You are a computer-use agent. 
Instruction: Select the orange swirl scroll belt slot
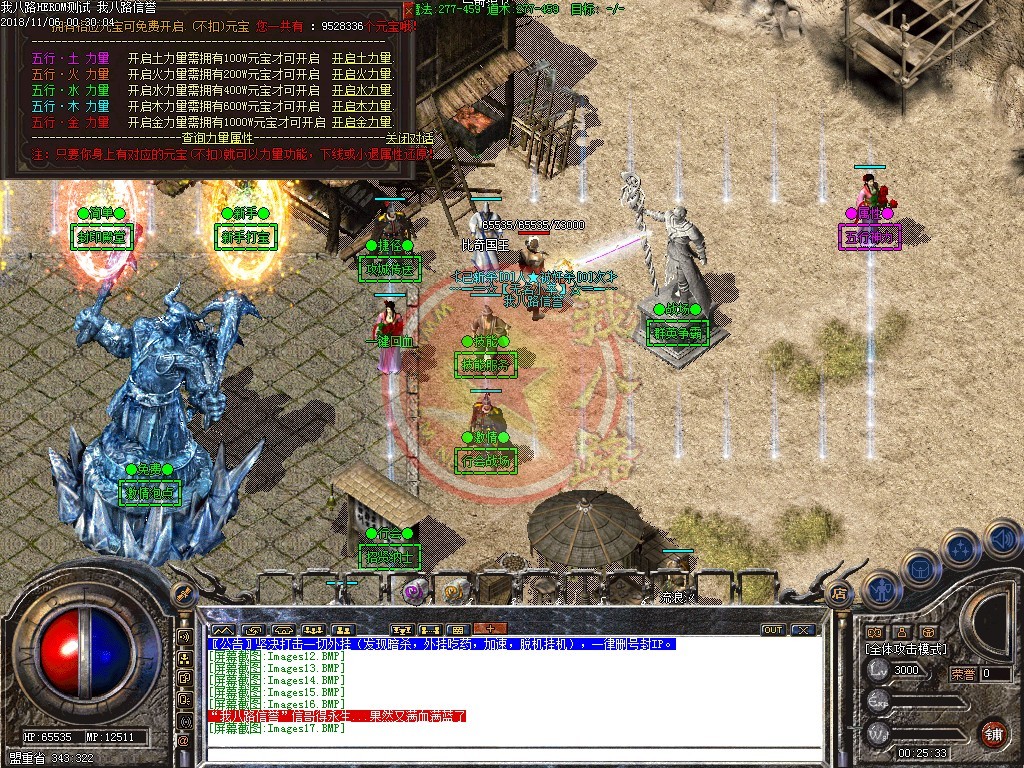(x=455, y=592)
